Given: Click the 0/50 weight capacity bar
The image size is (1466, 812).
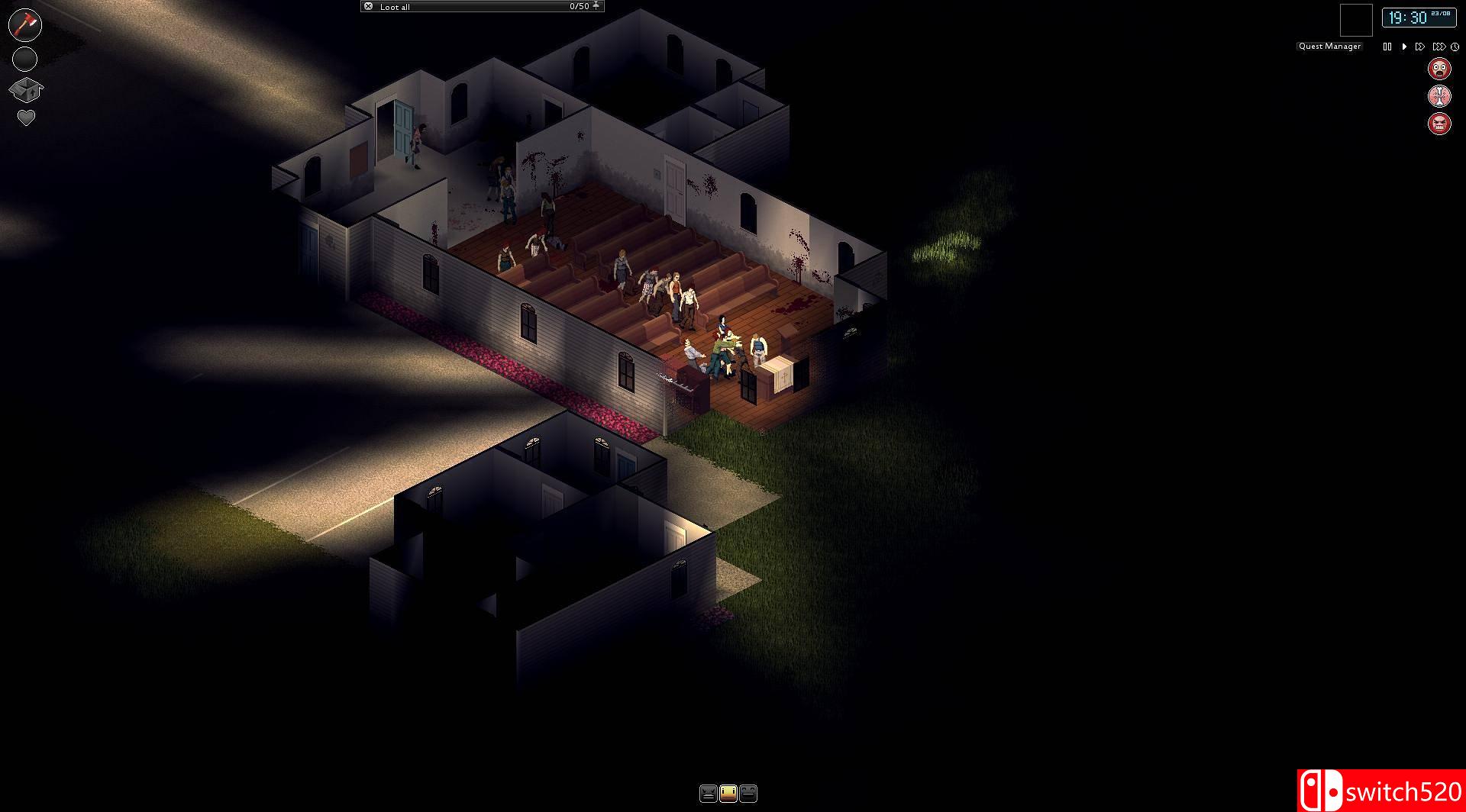Looking at the screenshot, I should [x=580, y=5].
